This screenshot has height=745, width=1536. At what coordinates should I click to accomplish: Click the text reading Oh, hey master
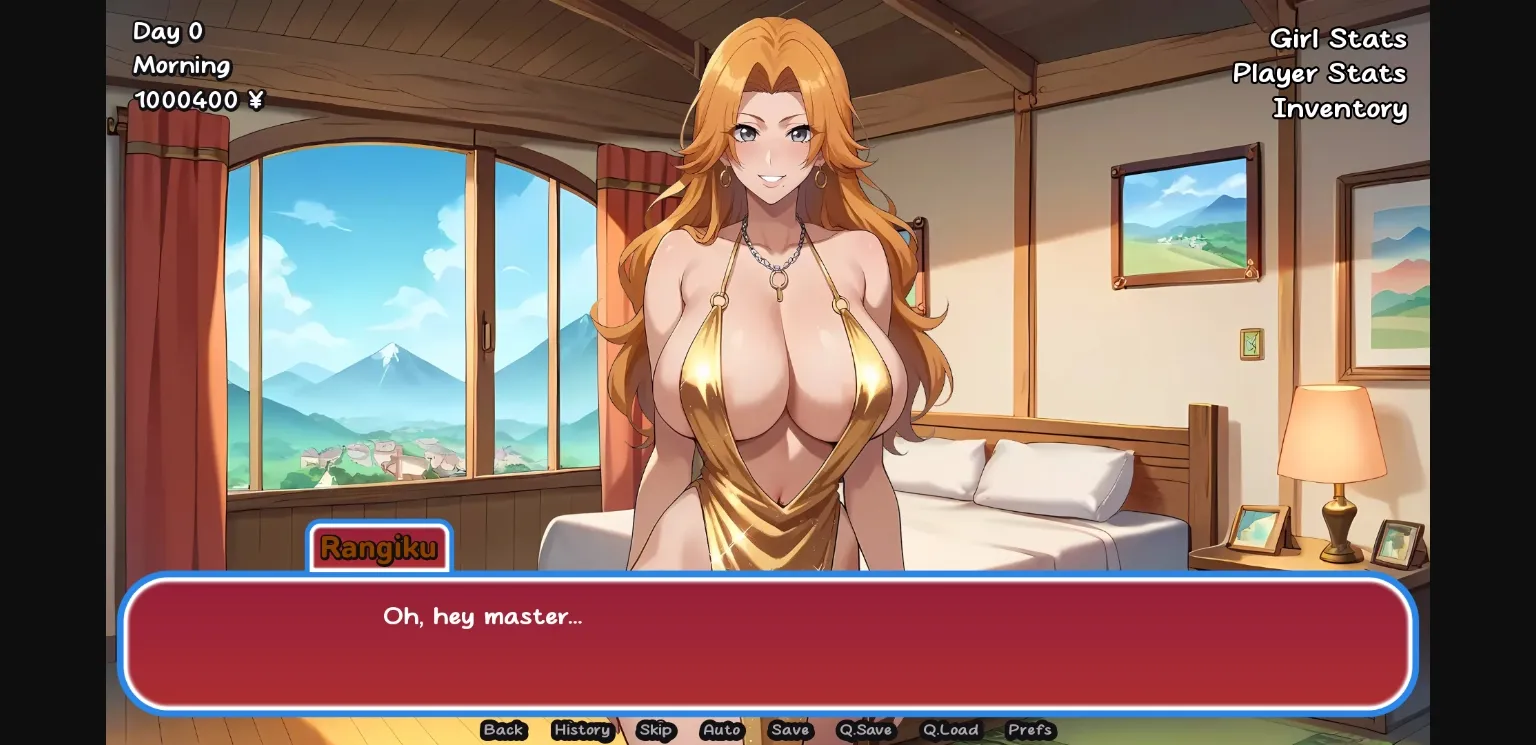[484, 617]
